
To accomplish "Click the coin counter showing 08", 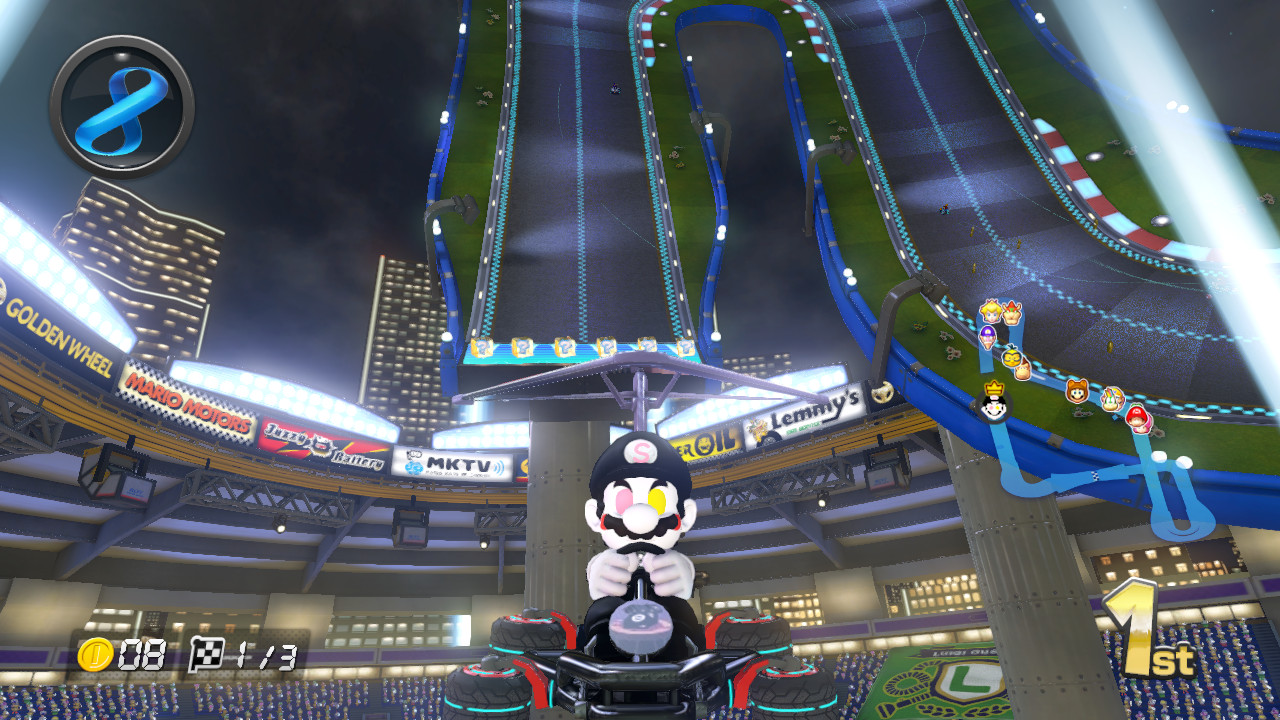I will point(115,650).
